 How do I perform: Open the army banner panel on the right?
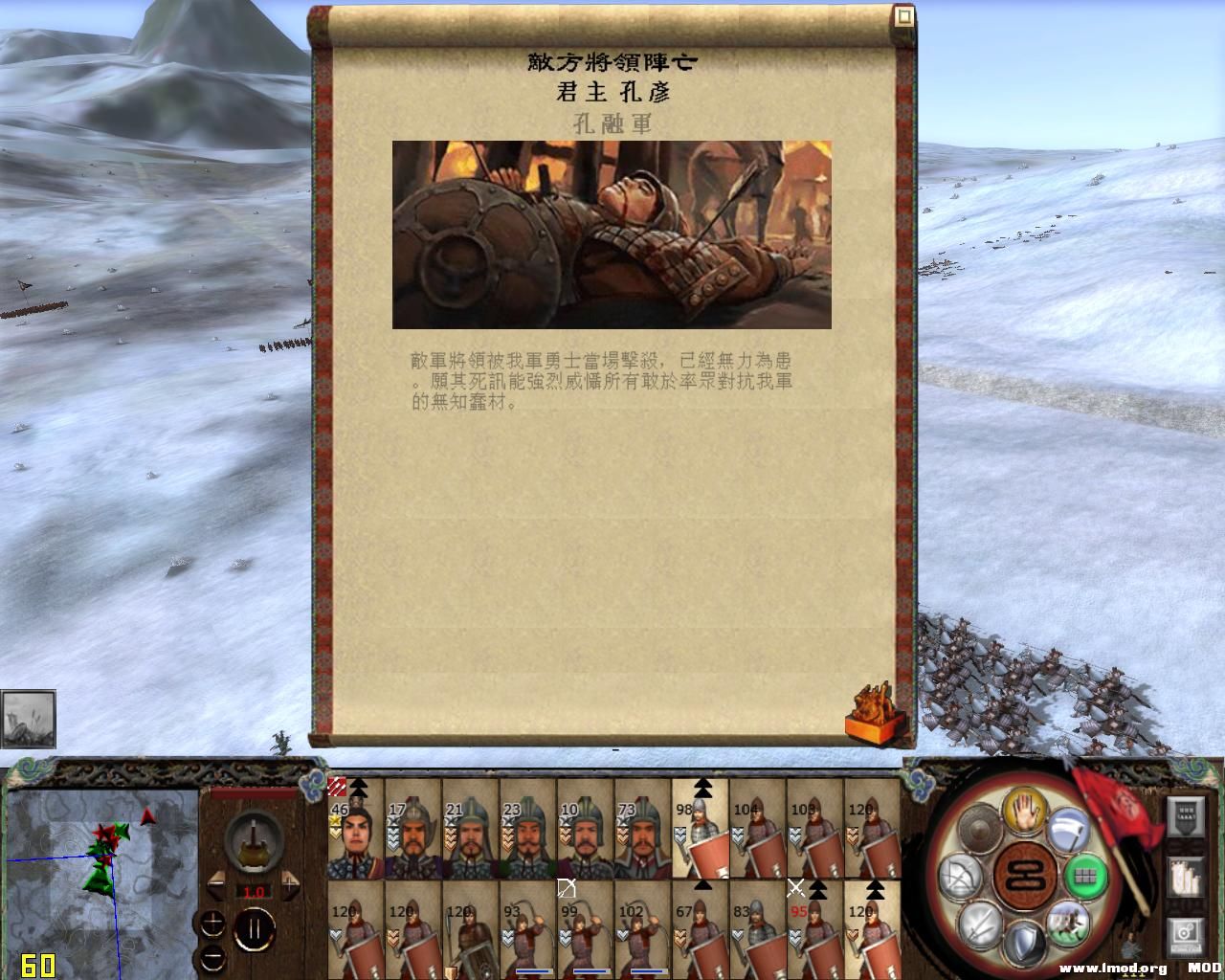(1185, 816)
